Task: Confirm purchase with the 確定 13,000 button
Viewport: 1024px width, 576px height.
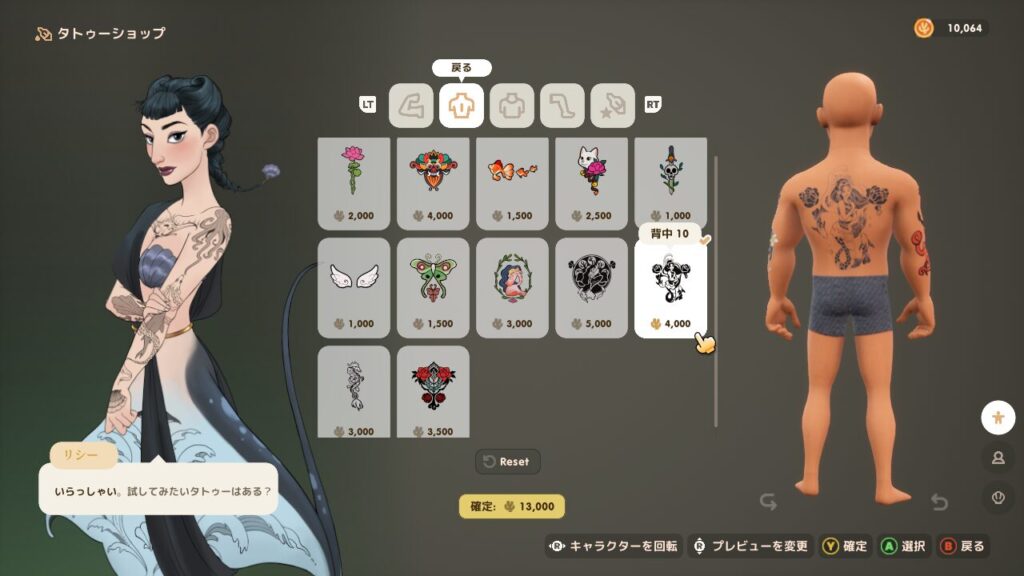Action: 512,506
